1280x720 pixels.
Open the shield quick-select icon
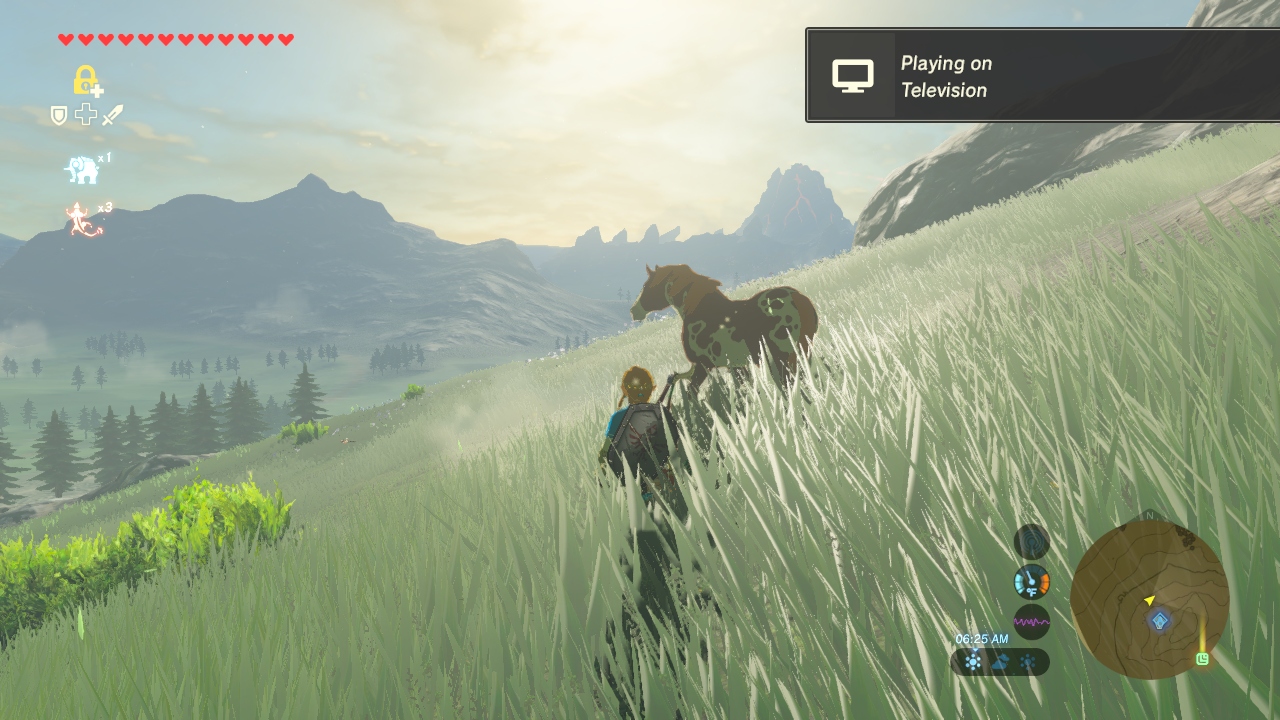[x=59, y=116]
